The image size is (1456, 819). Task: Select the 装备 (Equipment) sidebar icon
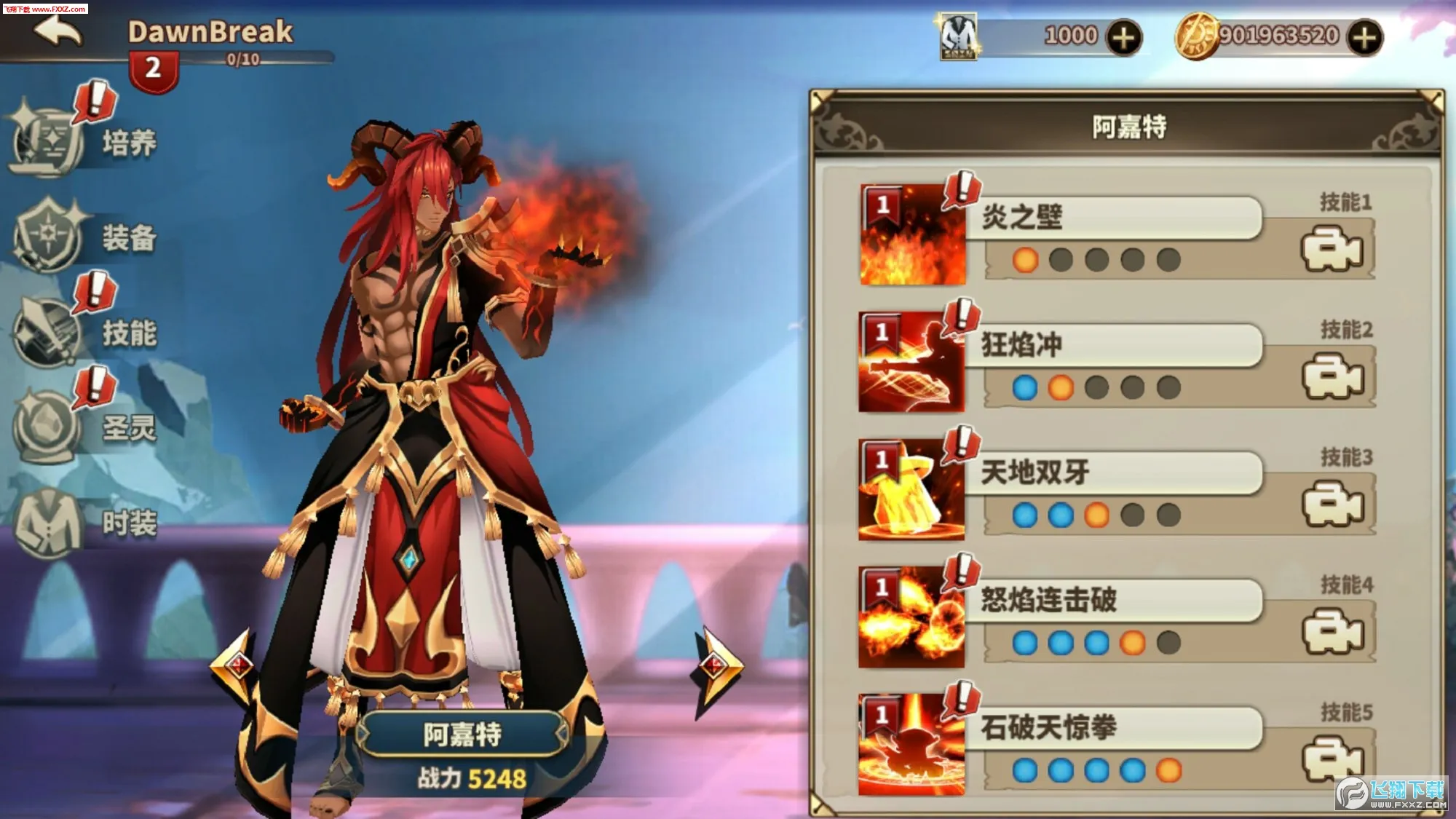(47, 233)
